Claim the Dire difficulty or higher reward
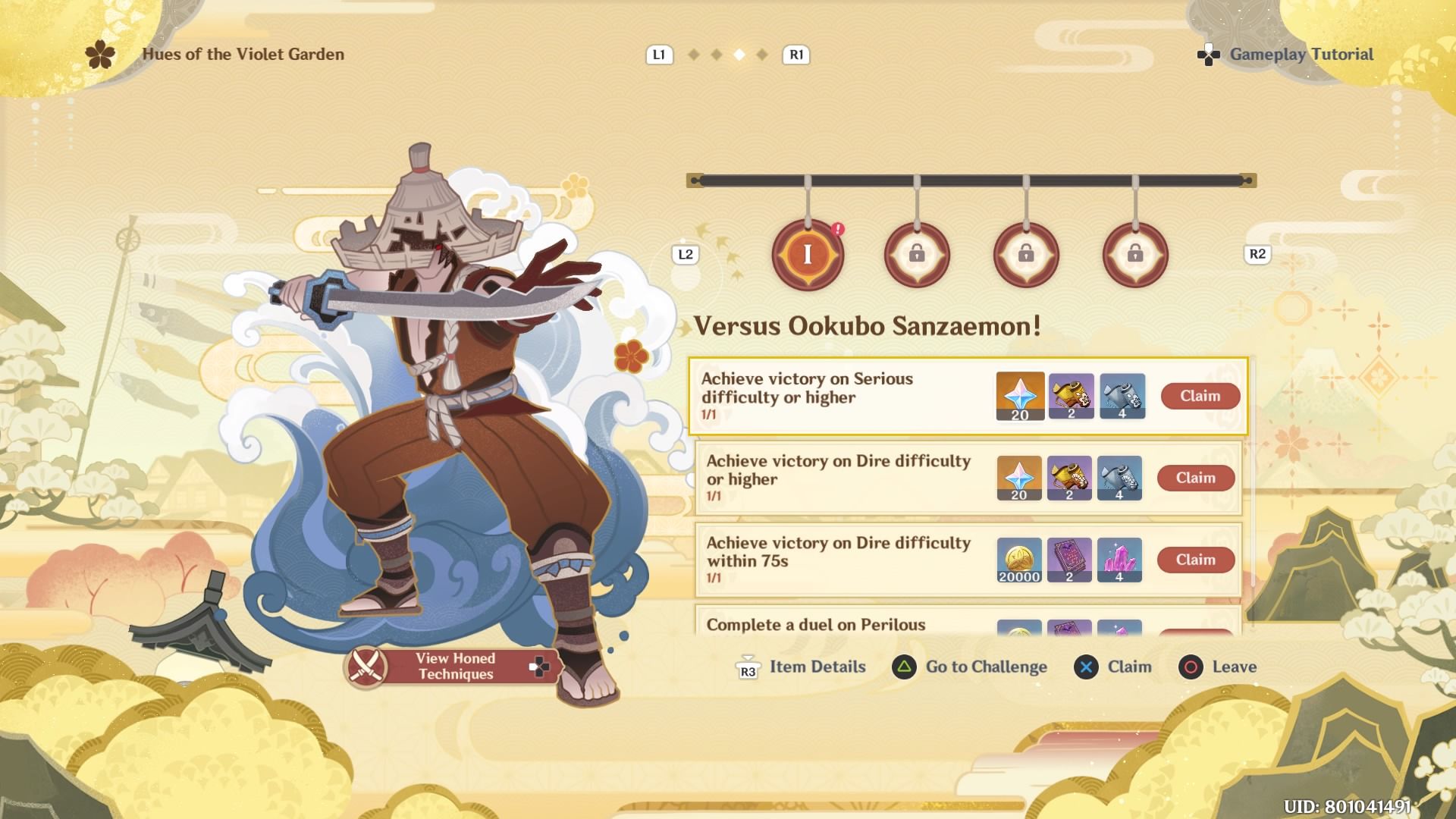Image resolution: width=1456 pixels, height=819 pixels. [x=1195, y=478]
